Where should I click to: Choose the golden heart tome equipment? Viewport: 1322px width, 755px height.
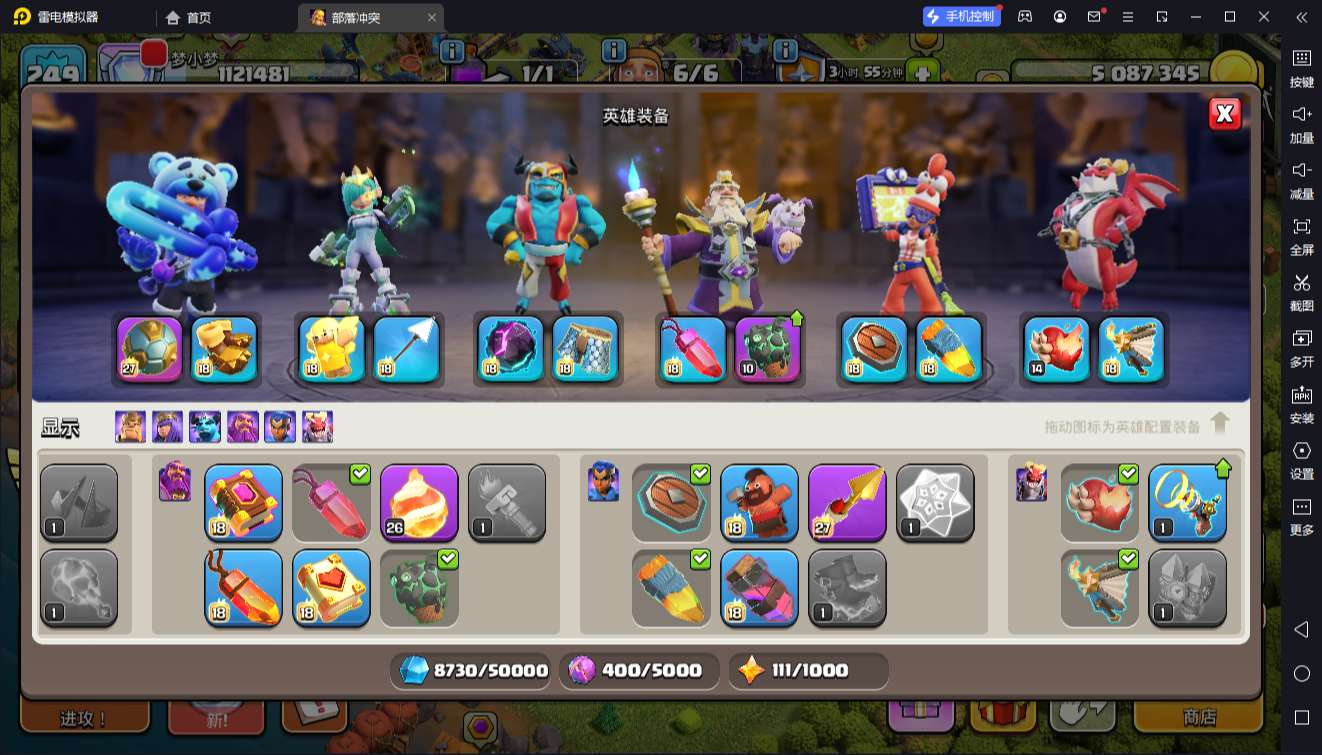[331, 588]
